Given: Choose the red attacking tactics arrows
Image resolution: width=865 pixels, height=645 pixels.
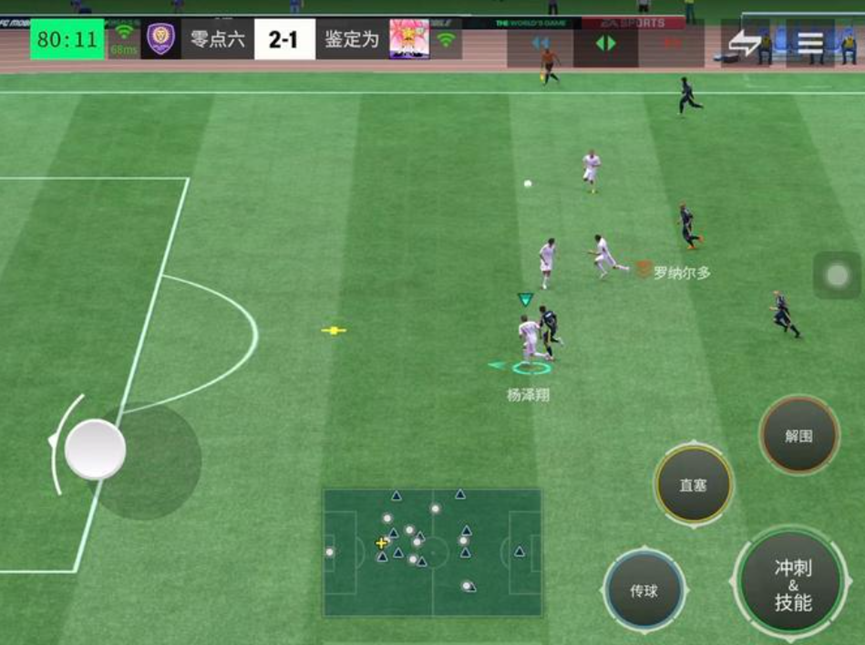Looking at the screenshot, I should [x=671, y=43].
